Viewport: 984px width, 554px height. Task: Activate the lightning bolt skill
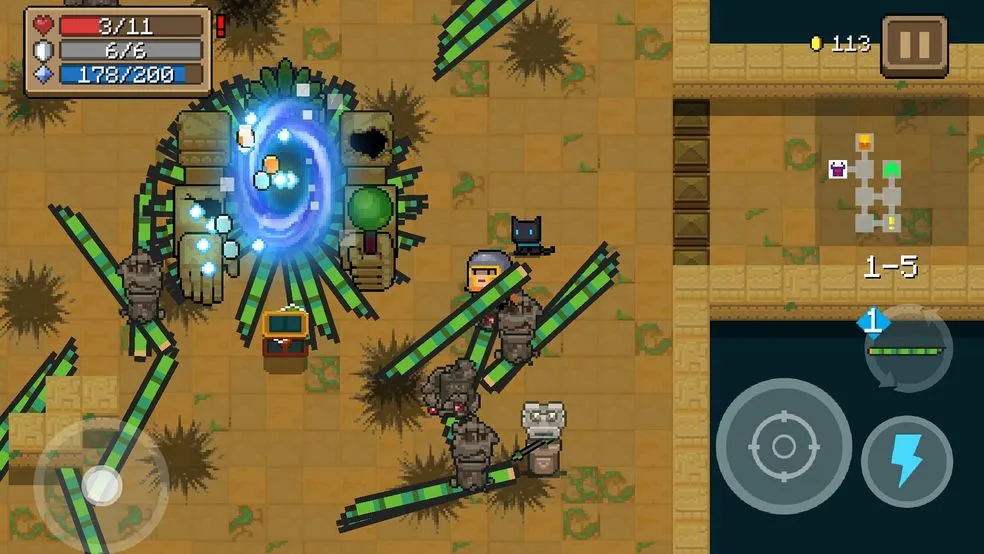(906, 461)
